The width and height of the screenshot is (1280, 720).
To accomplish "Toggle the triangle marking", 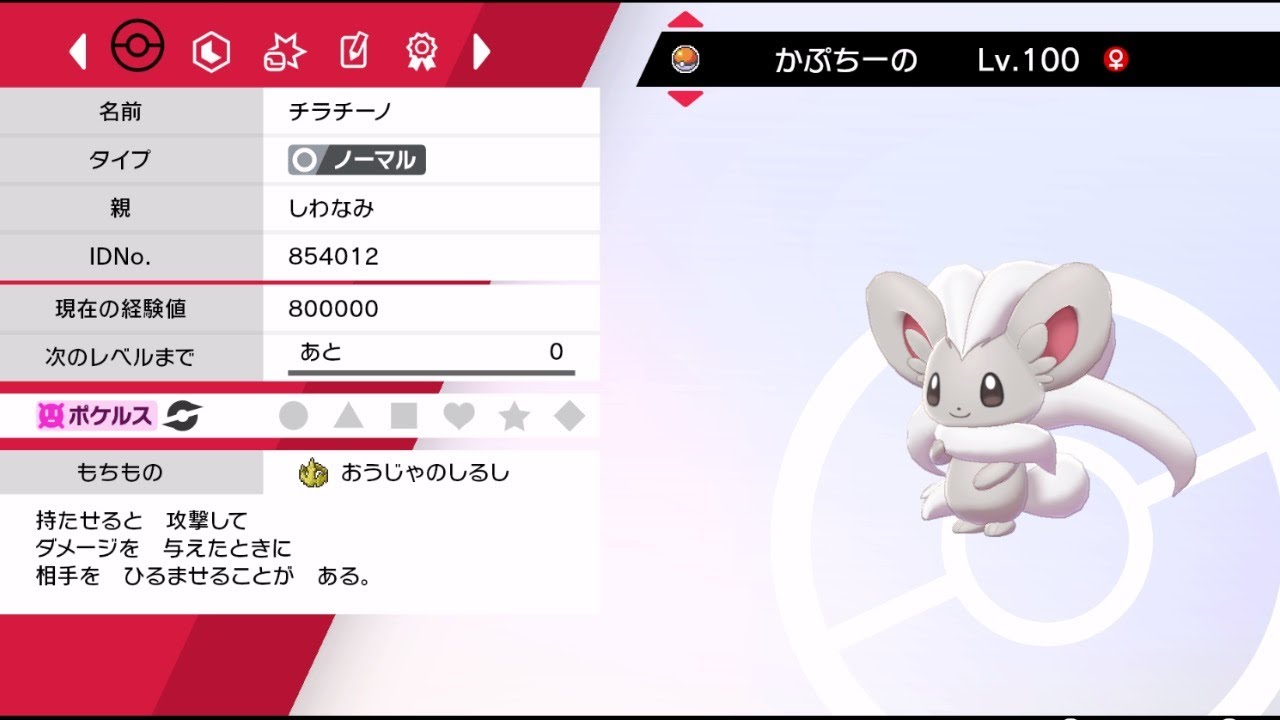I will pyautogui.click(x=348, y=416).
